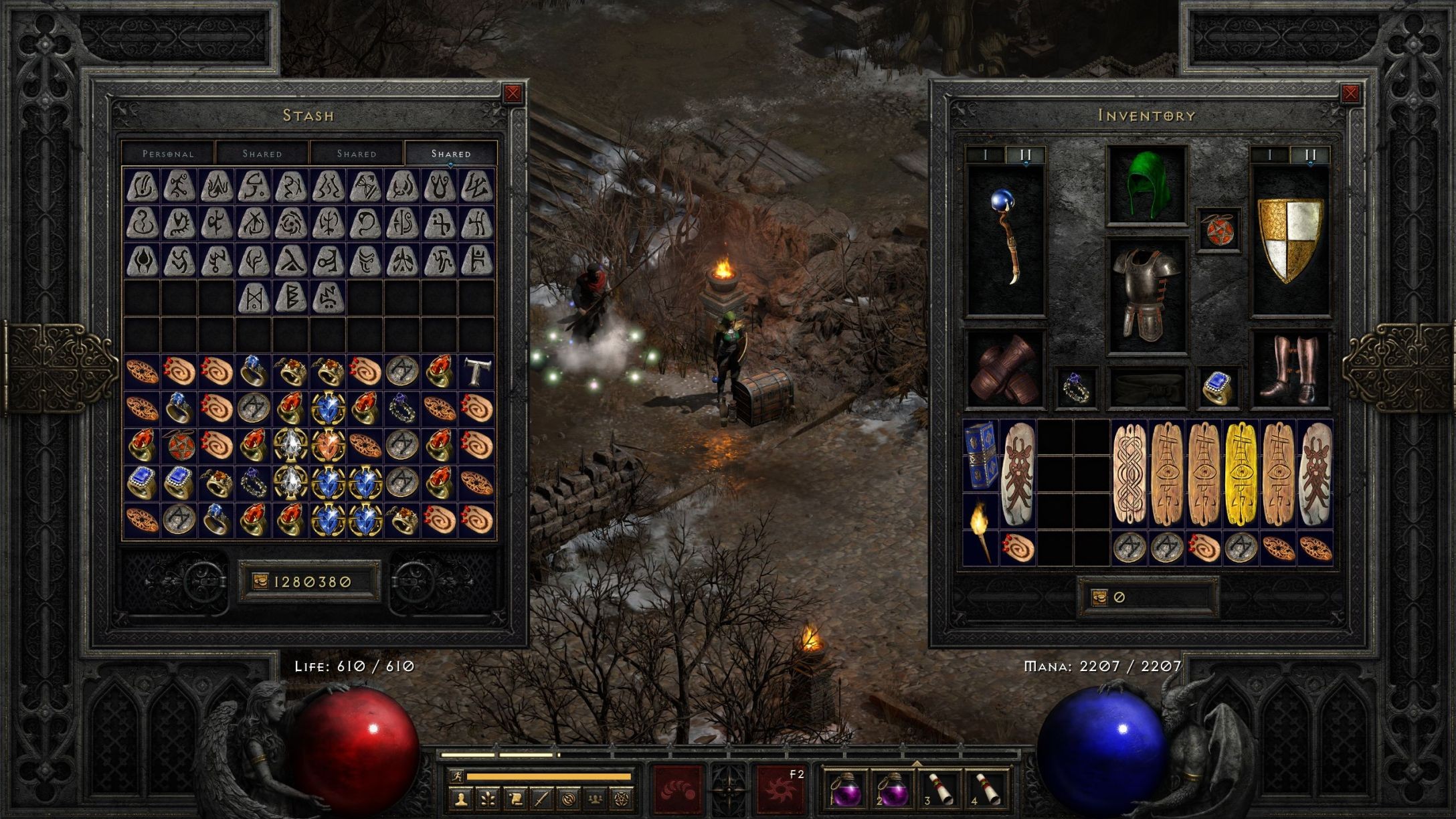Open the first Shared stash tab
Image resolution: width=1456 pixels, height=819 pixels.
(262, 154)
